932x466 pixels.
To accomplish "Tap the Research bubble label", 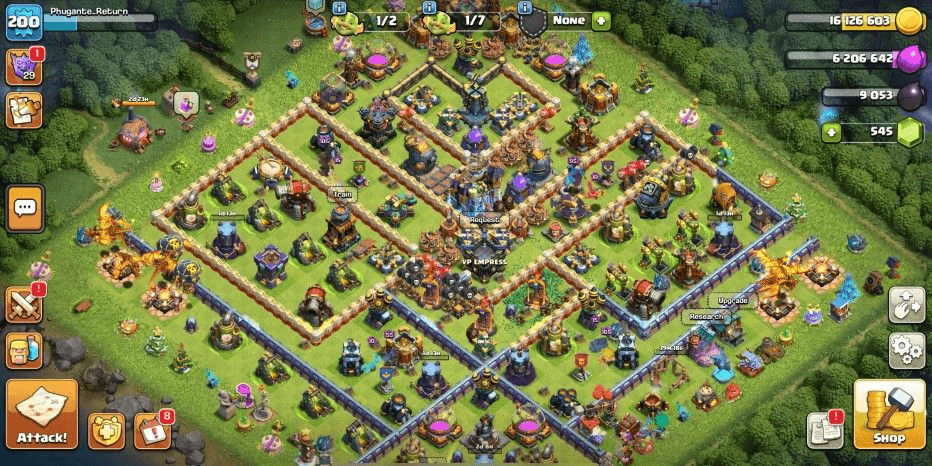I will tap(706, 317).
